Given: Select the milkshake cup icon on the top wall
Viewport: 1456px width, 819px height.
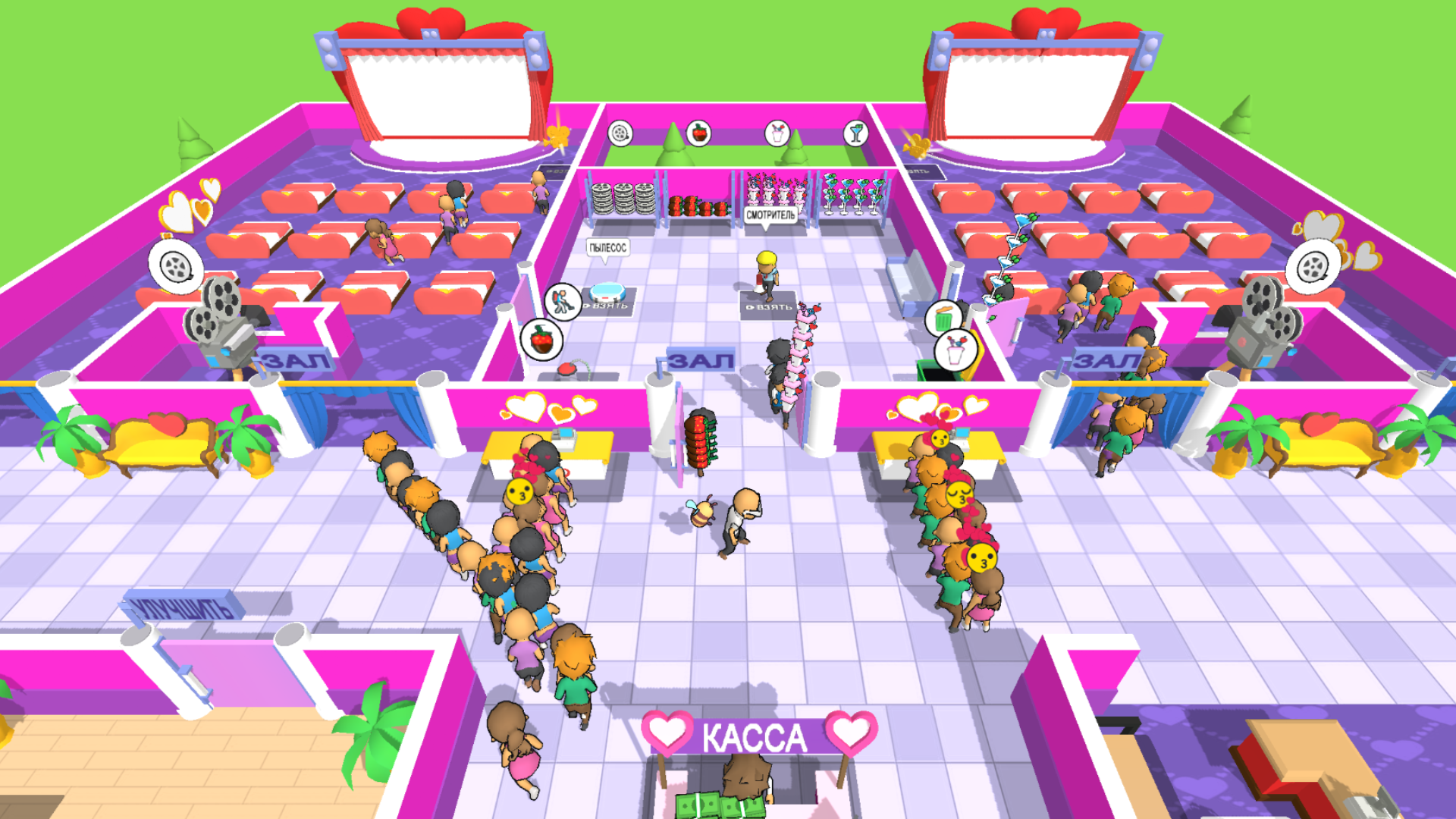Looking at the screenshot, I should point(777,132).
